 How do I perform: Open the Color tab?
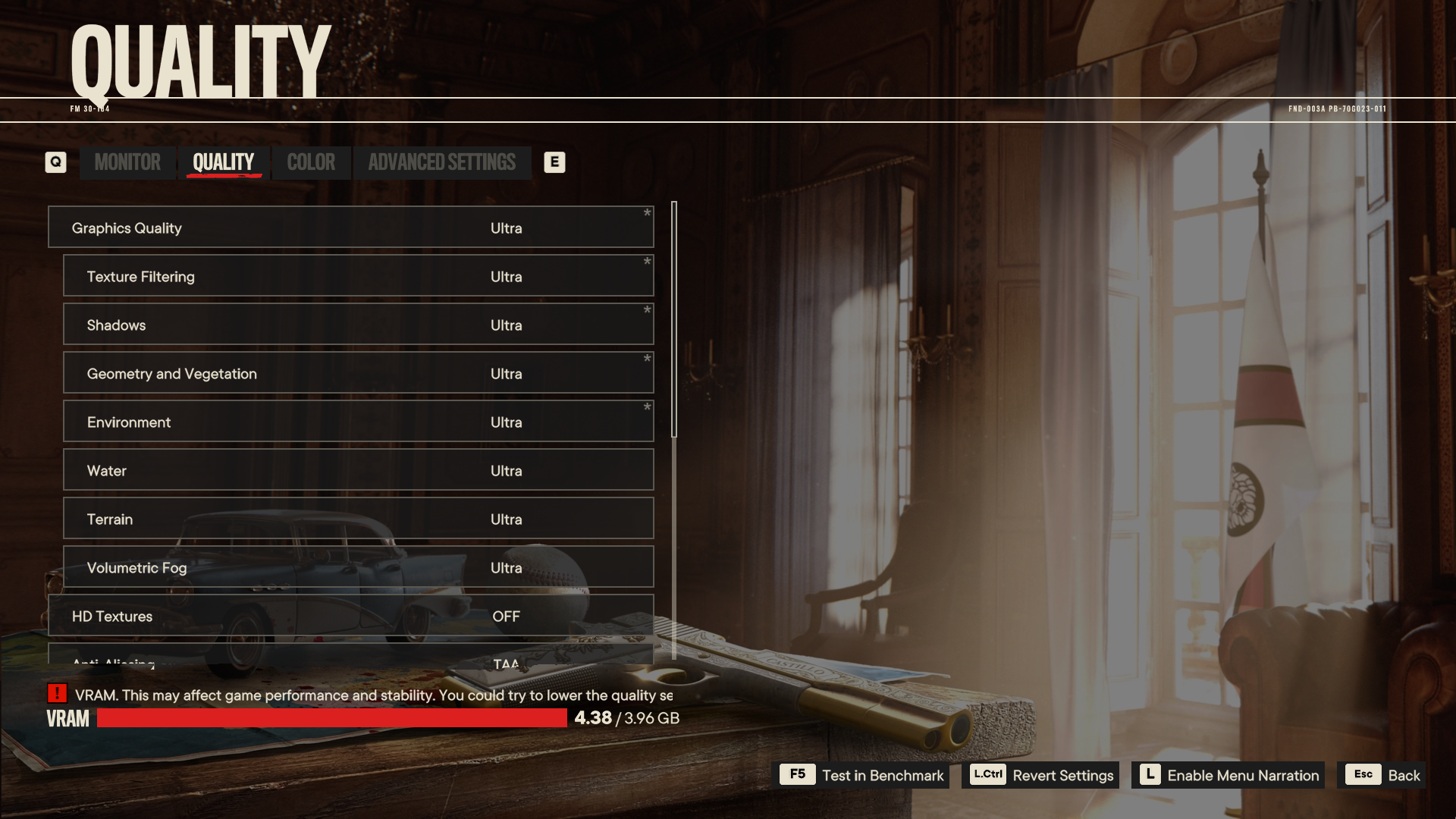click(x=311, y=162)
